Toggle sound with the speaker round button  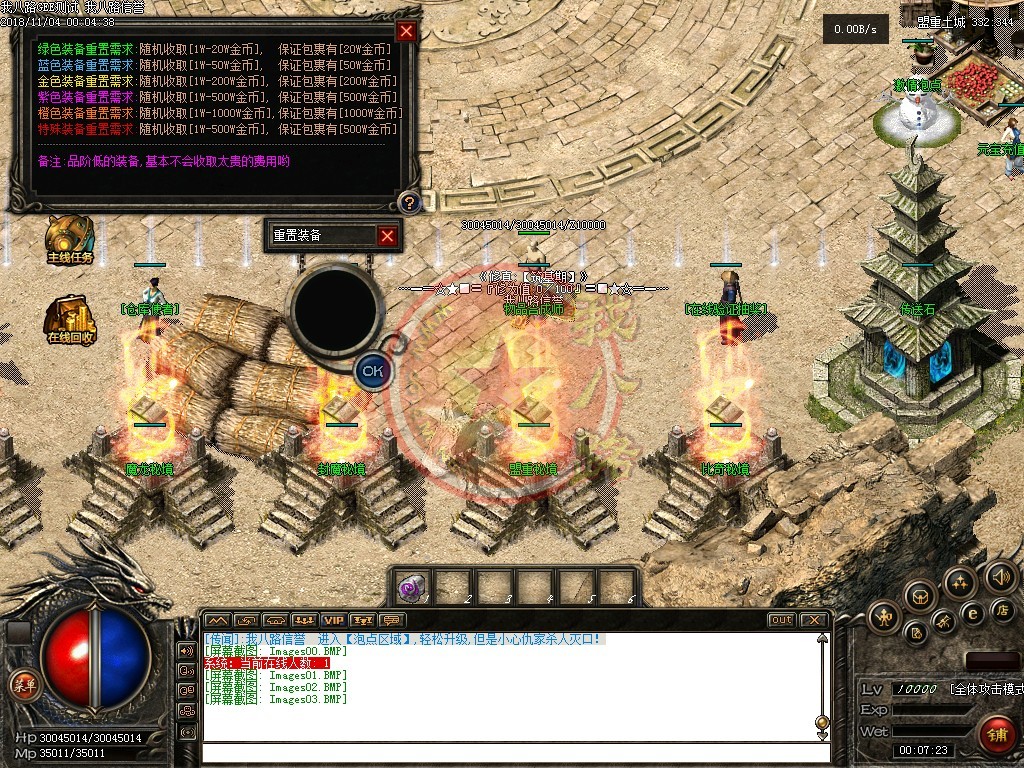[x=1000, y=576]
